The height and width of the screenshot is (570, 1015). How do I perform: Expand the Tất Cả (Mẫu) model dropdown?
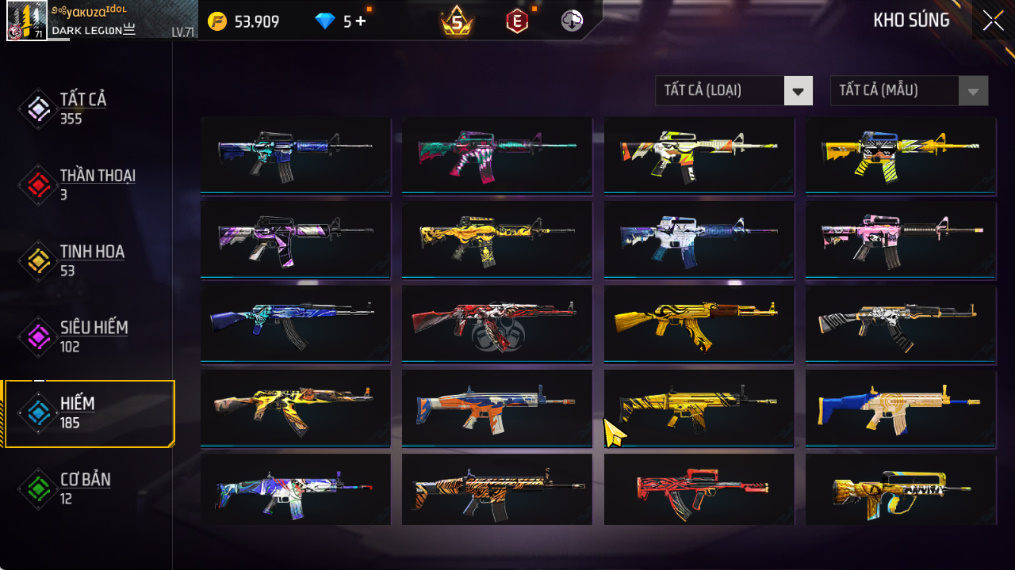point(908,91)
